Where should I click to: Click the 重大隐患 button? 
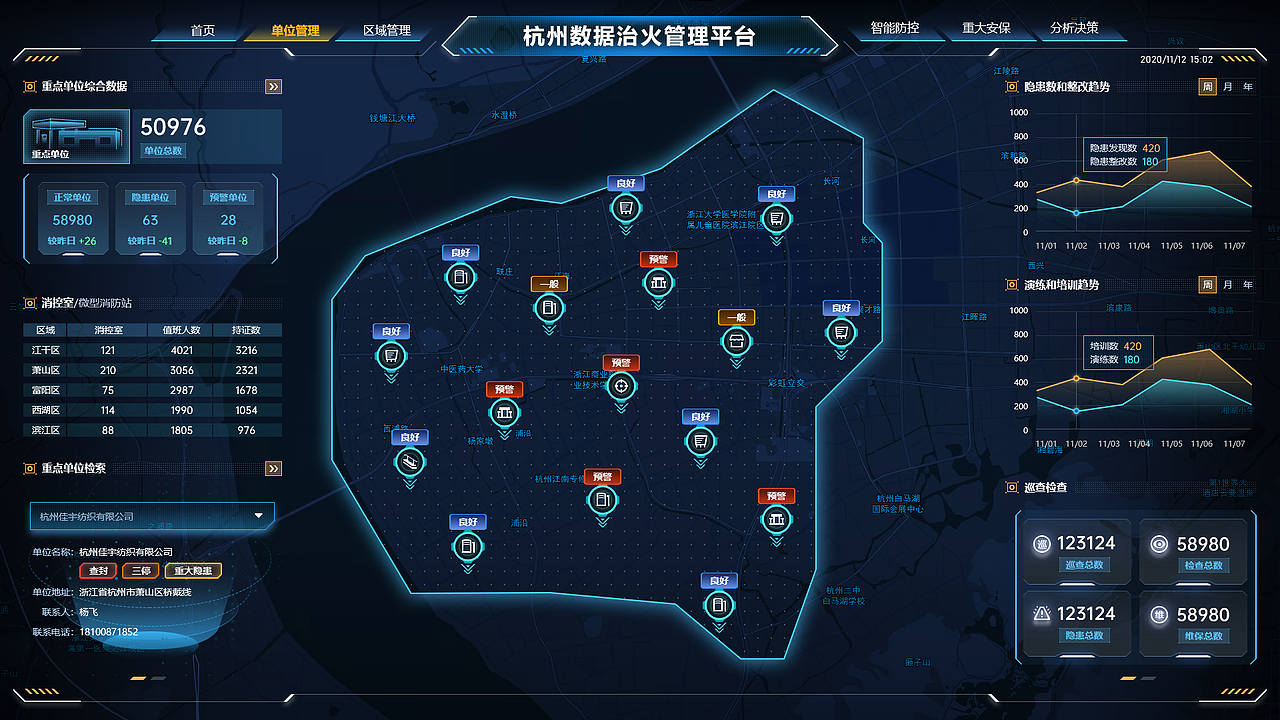point(192,570)
